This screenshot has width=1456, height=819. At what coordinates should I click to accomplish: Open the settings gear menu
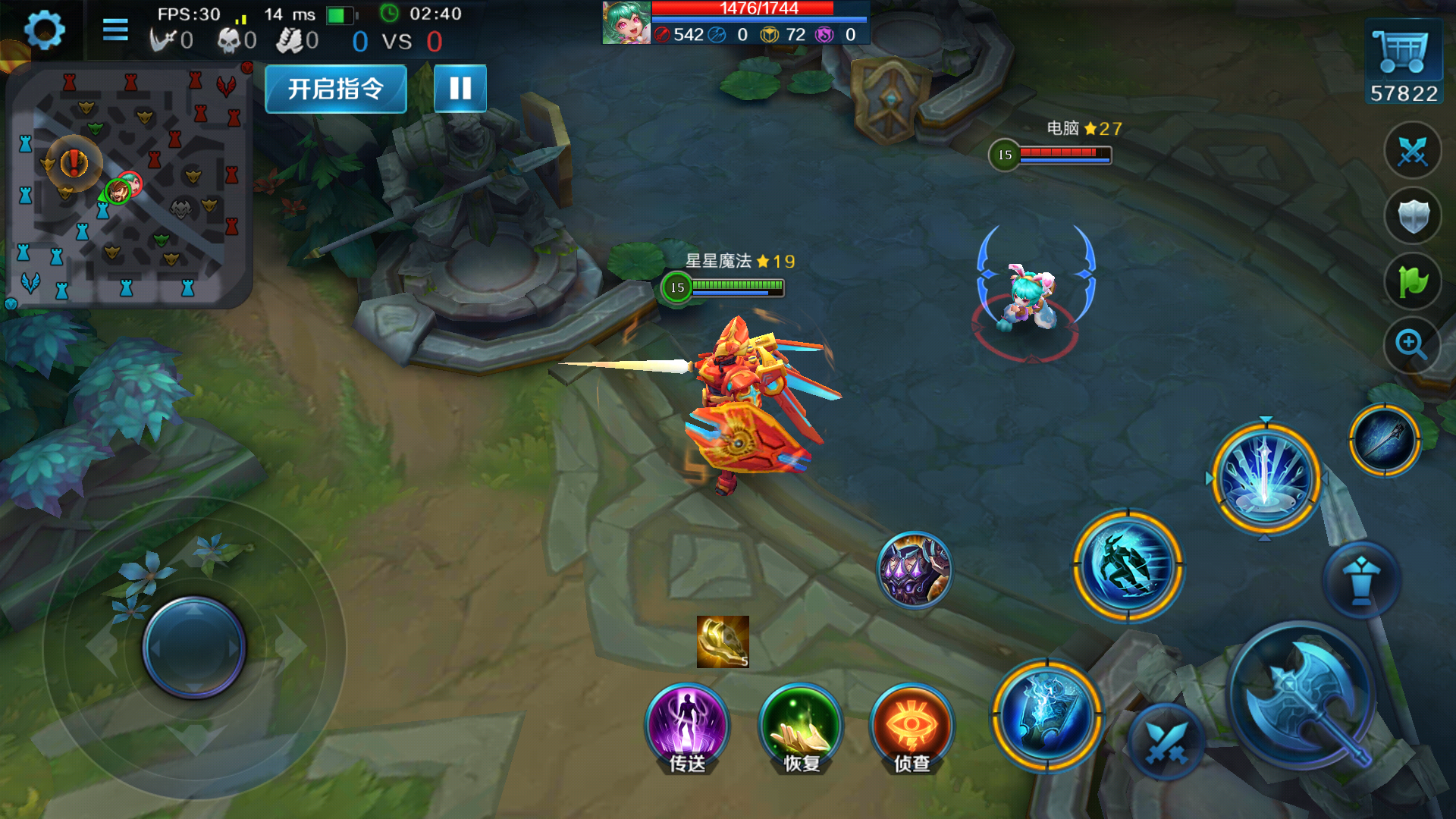click(44, 31)
